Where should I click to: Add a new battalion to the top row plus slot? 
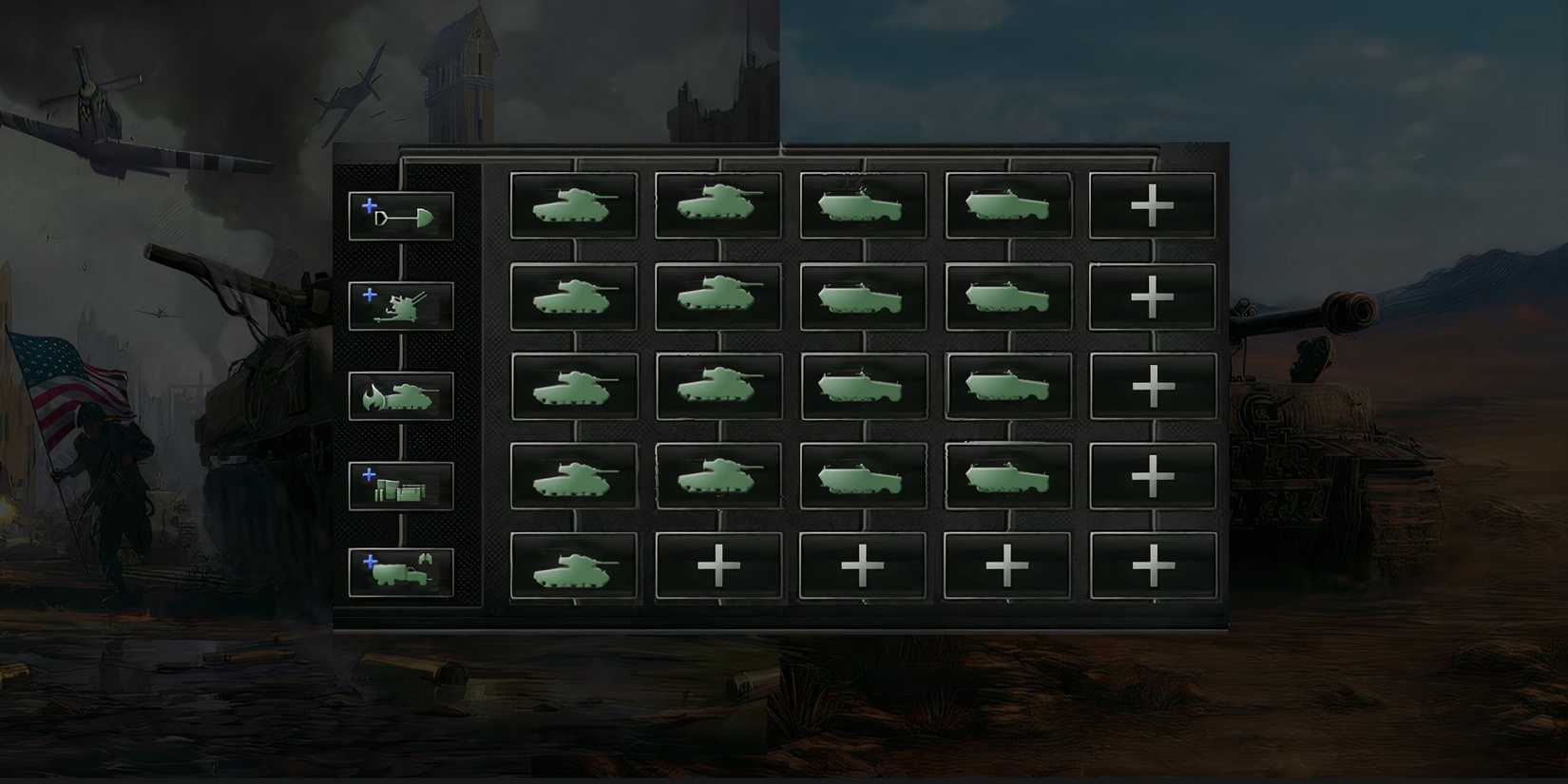1152,204
